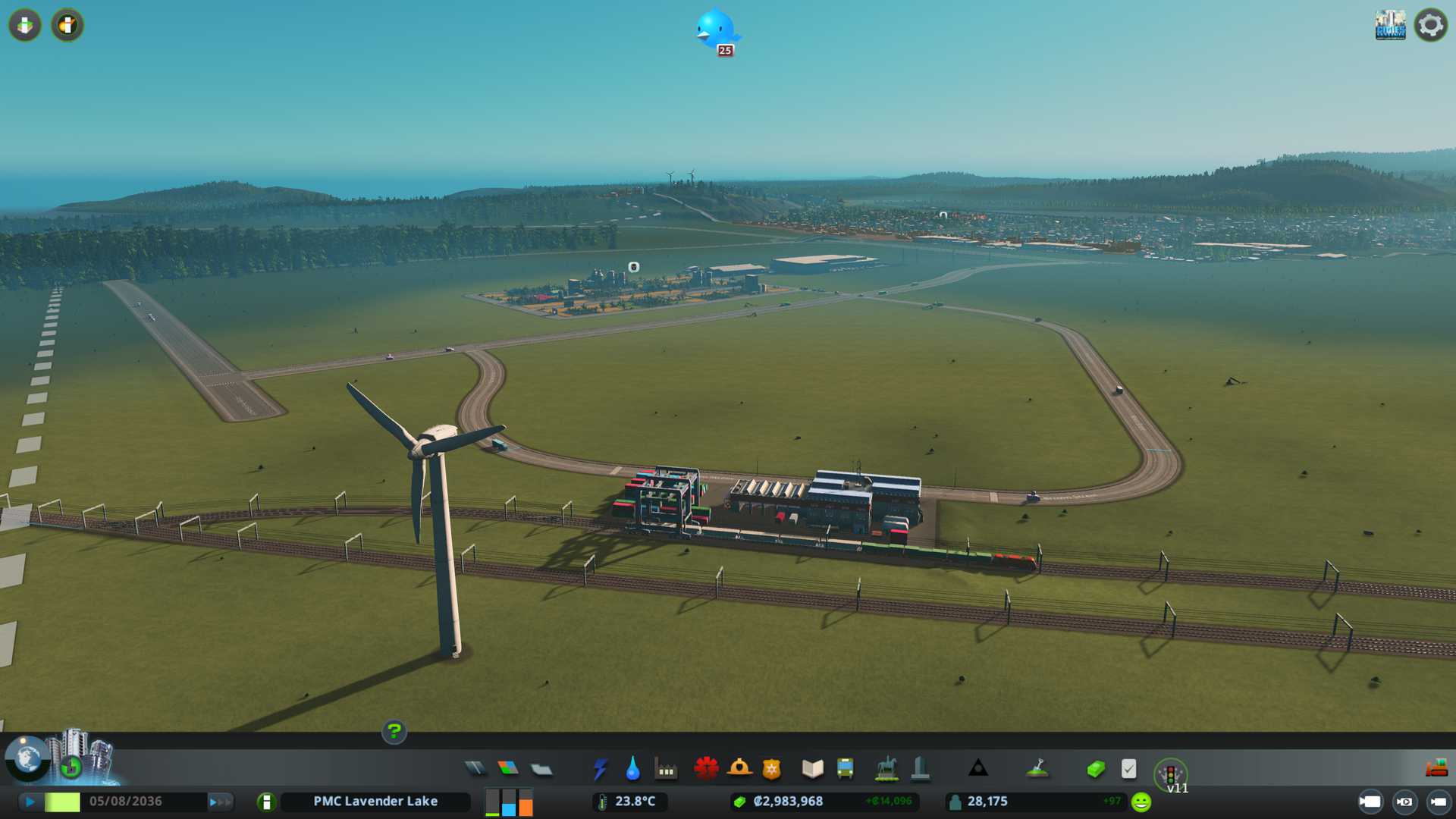Open the Public Transport bus menu

[x=845, y=769]
